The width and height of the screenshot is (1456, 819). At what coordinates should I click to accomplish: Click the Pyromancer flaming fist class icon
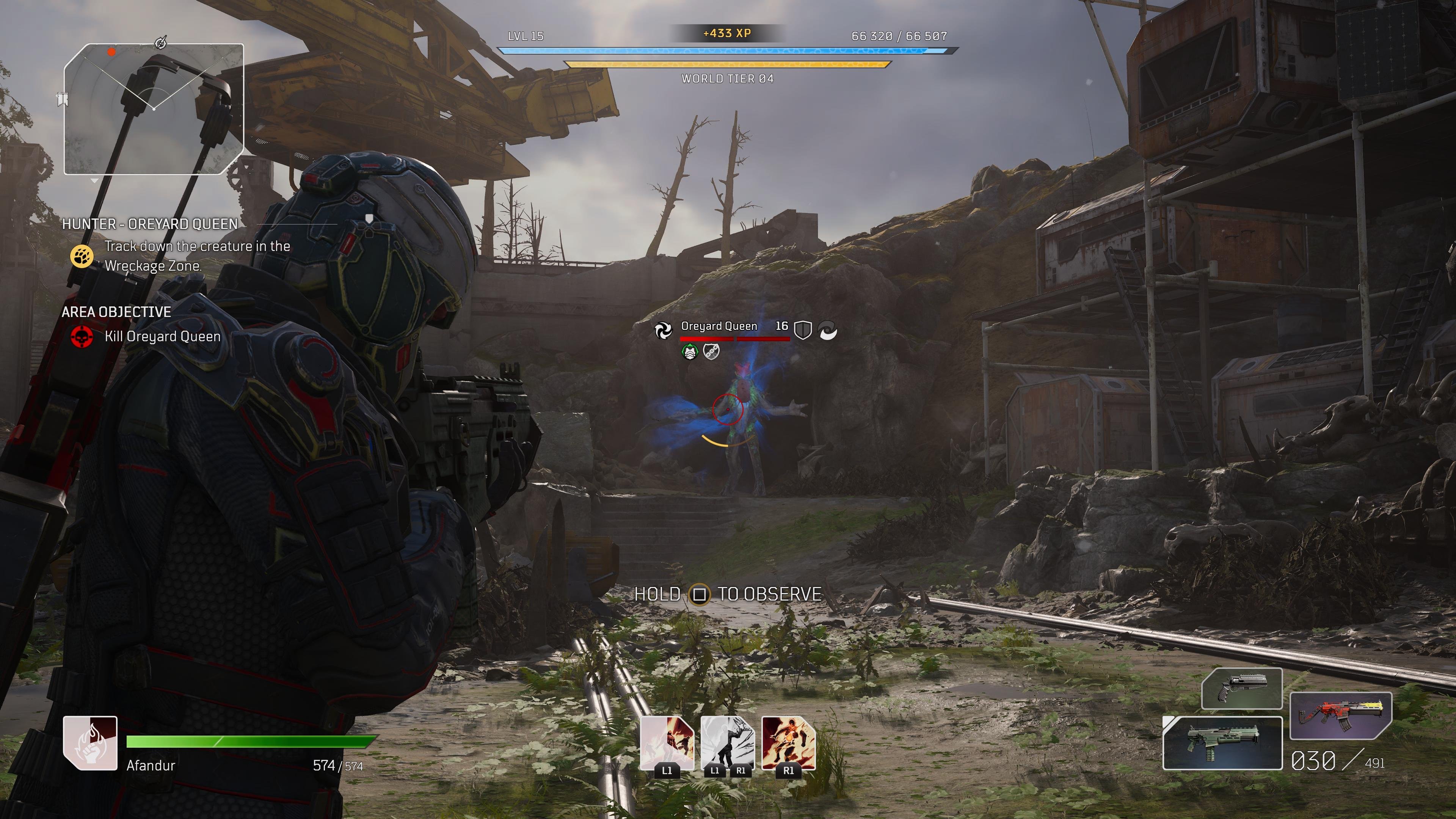click(91, 743)
